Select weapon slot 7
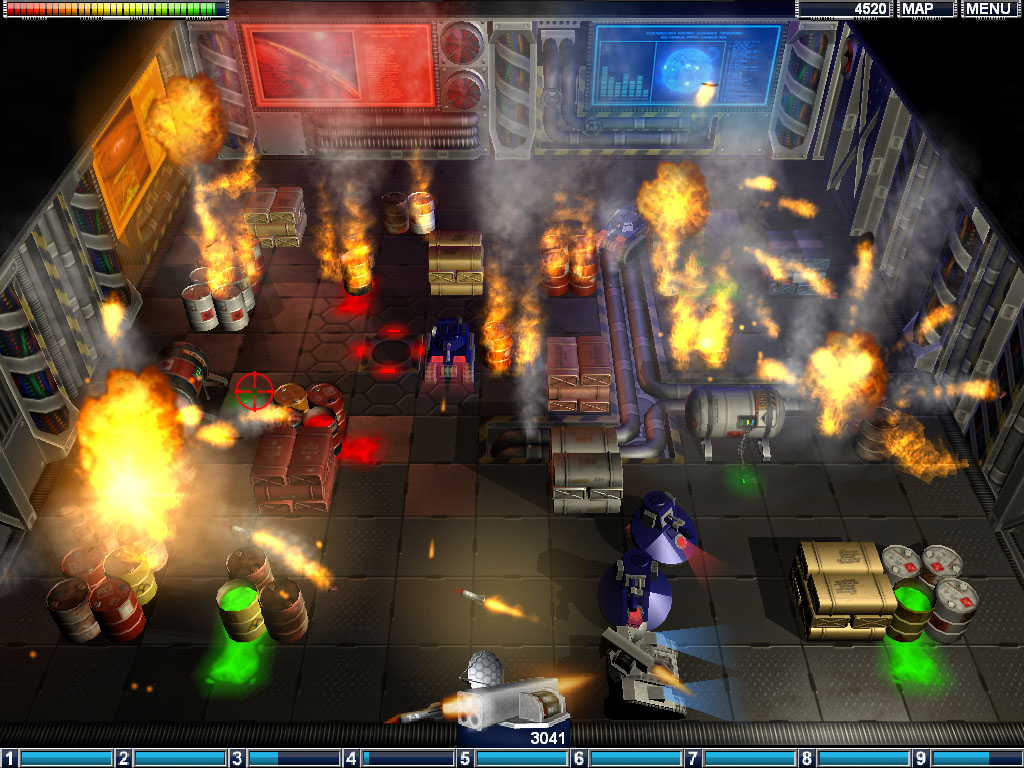This screenshot has width=1024, height=768. 740,759
